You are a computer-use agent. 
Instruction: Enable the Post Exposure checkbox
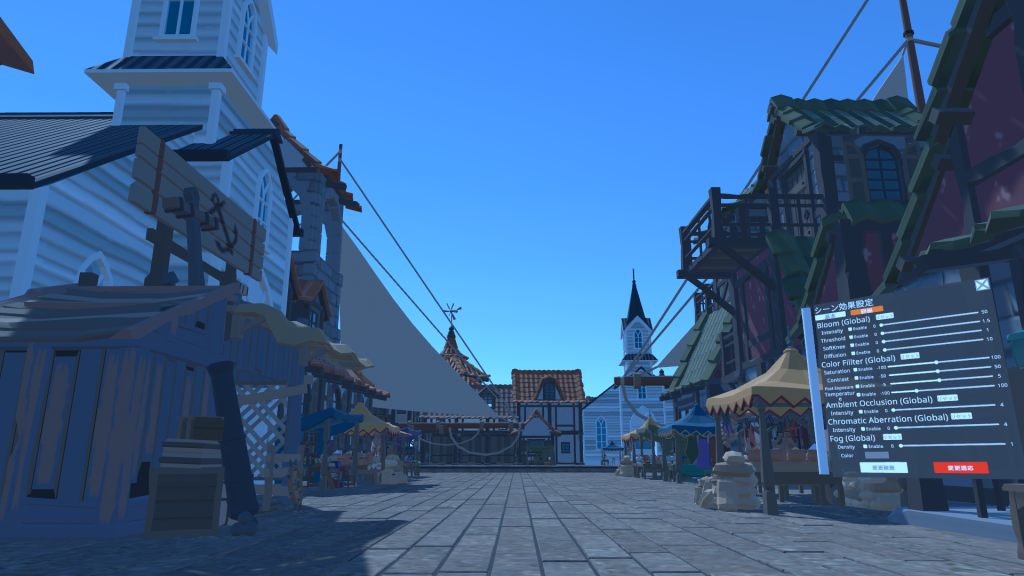[x=860, y=387]
